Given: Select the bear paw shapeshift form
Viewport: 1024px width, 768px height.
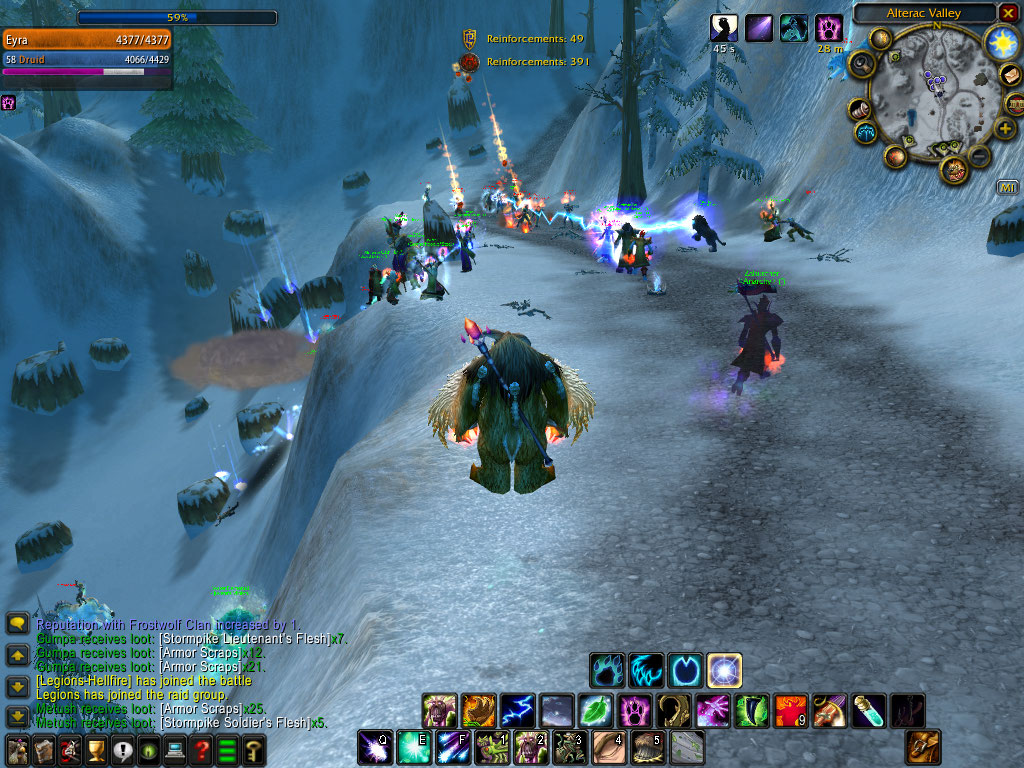Looking at the screenshot, I should pos(607,669).
